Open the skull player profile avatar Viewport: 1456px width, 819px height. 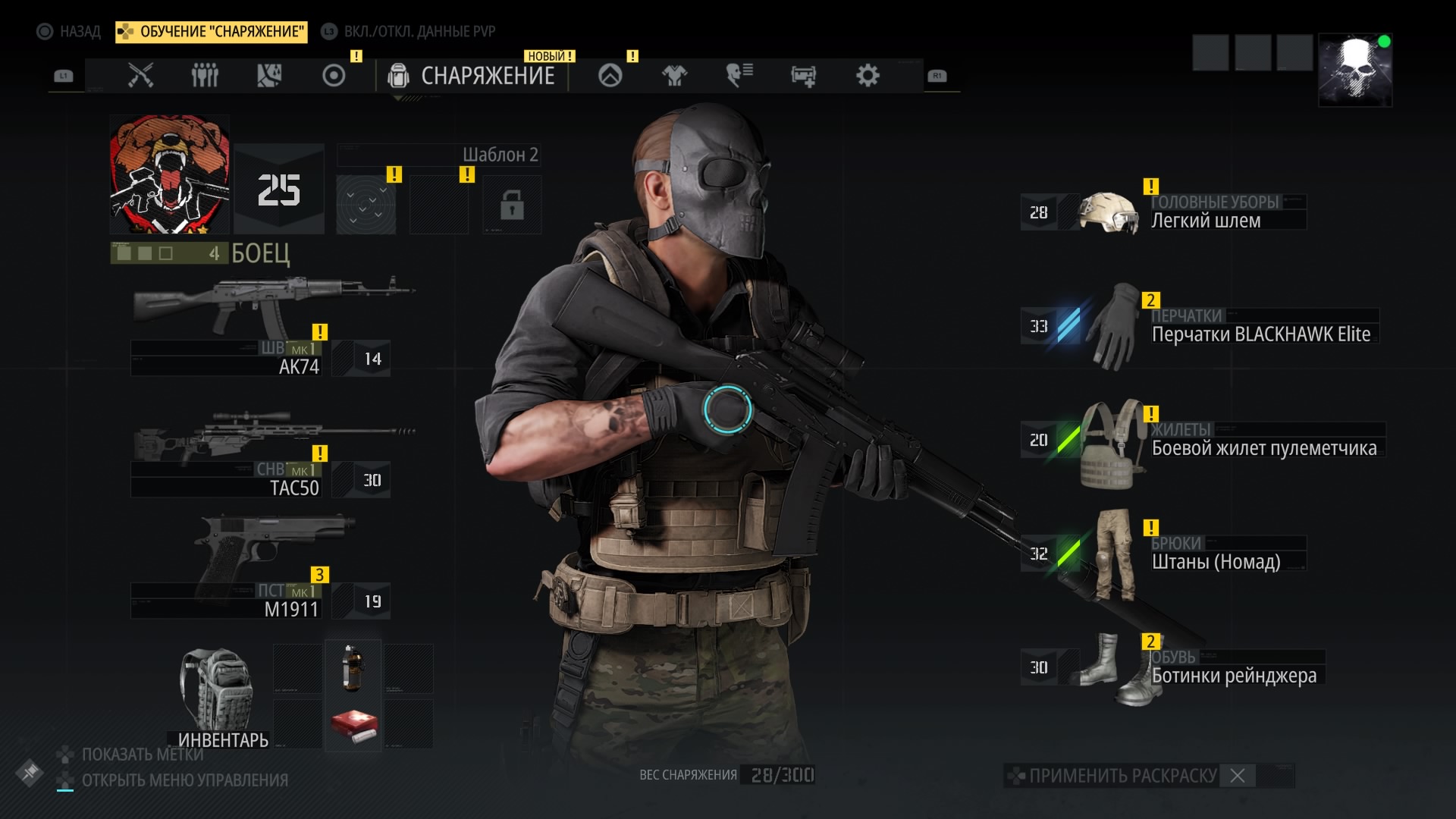coord(1355,70)
